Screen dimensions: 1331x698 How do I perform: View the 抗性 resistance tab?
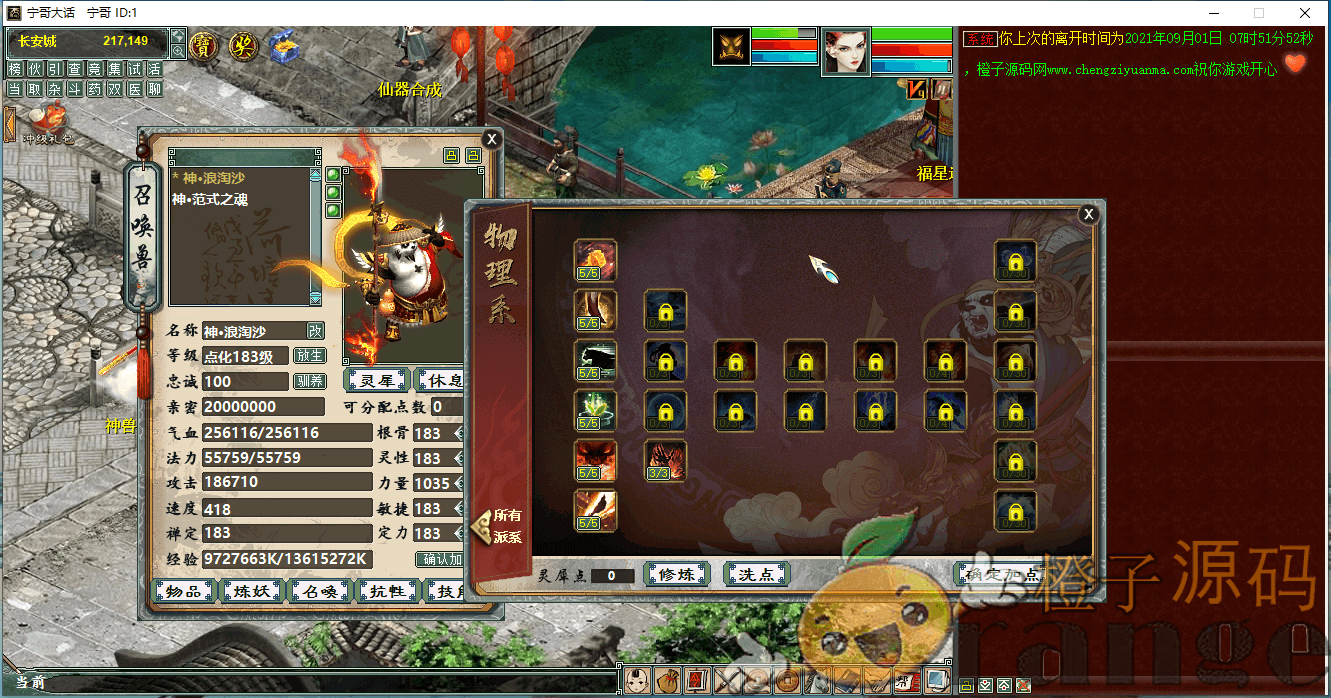click(387, 591)
